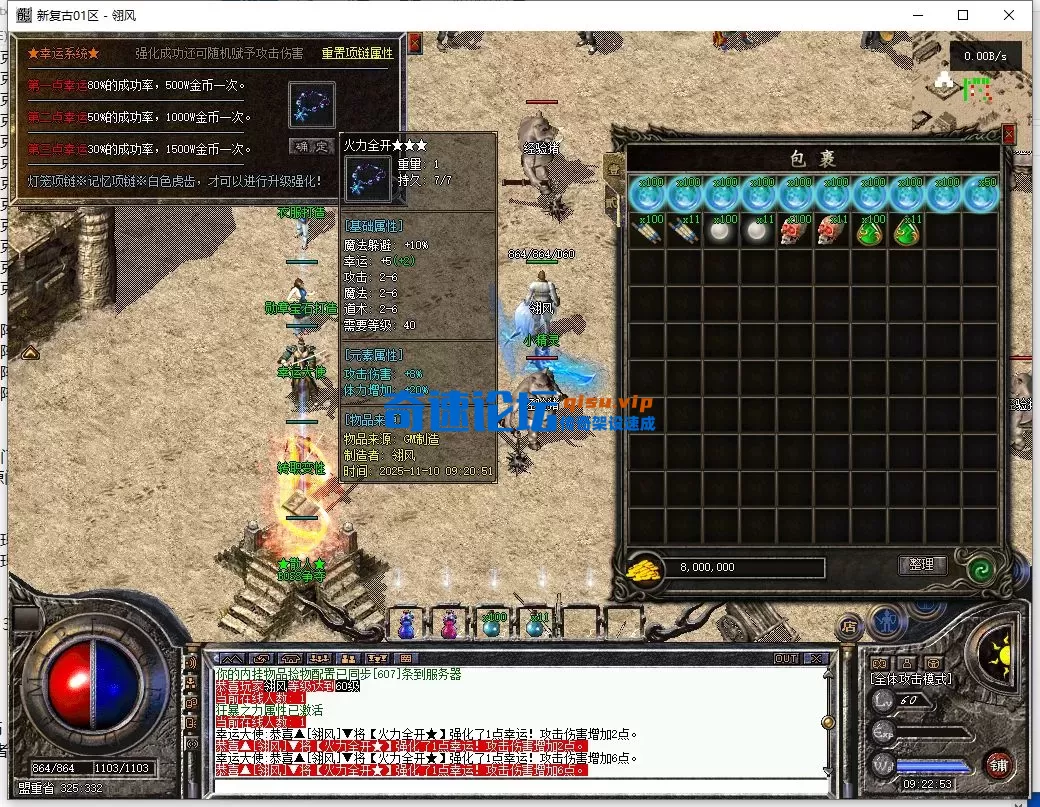Click the 全体攻击模式 attack mode label
Screen dimensions: 1040x807
(x=910, y=680)
